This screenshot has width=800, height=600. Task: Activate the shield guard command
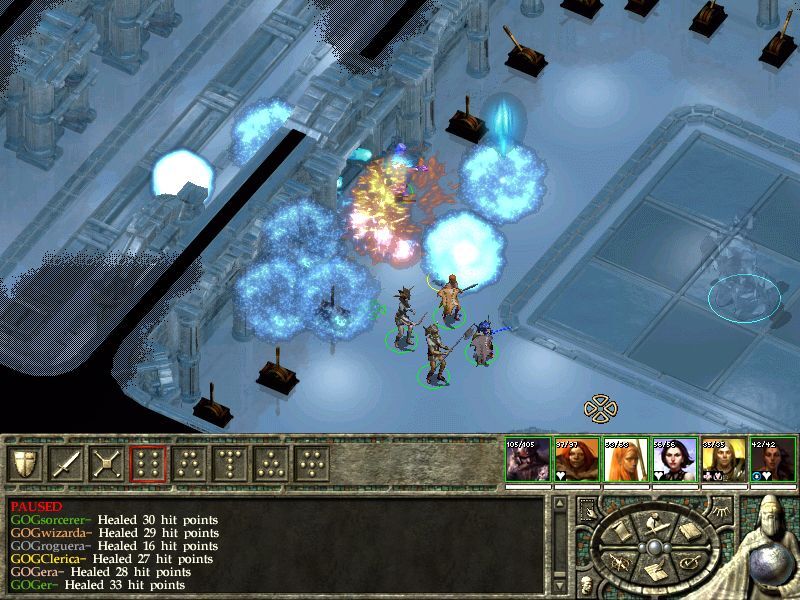tap(26, 464)
